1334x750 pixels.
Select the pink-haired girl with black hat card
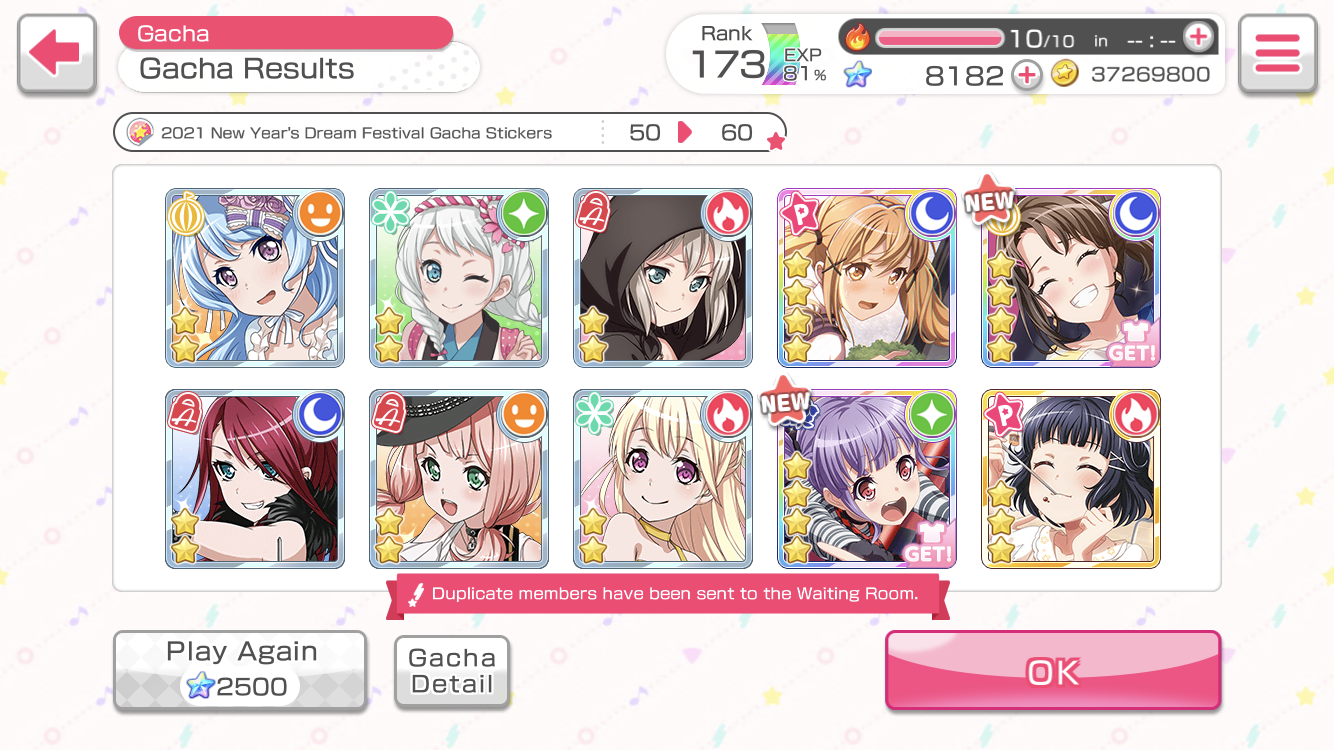[459, 479]
